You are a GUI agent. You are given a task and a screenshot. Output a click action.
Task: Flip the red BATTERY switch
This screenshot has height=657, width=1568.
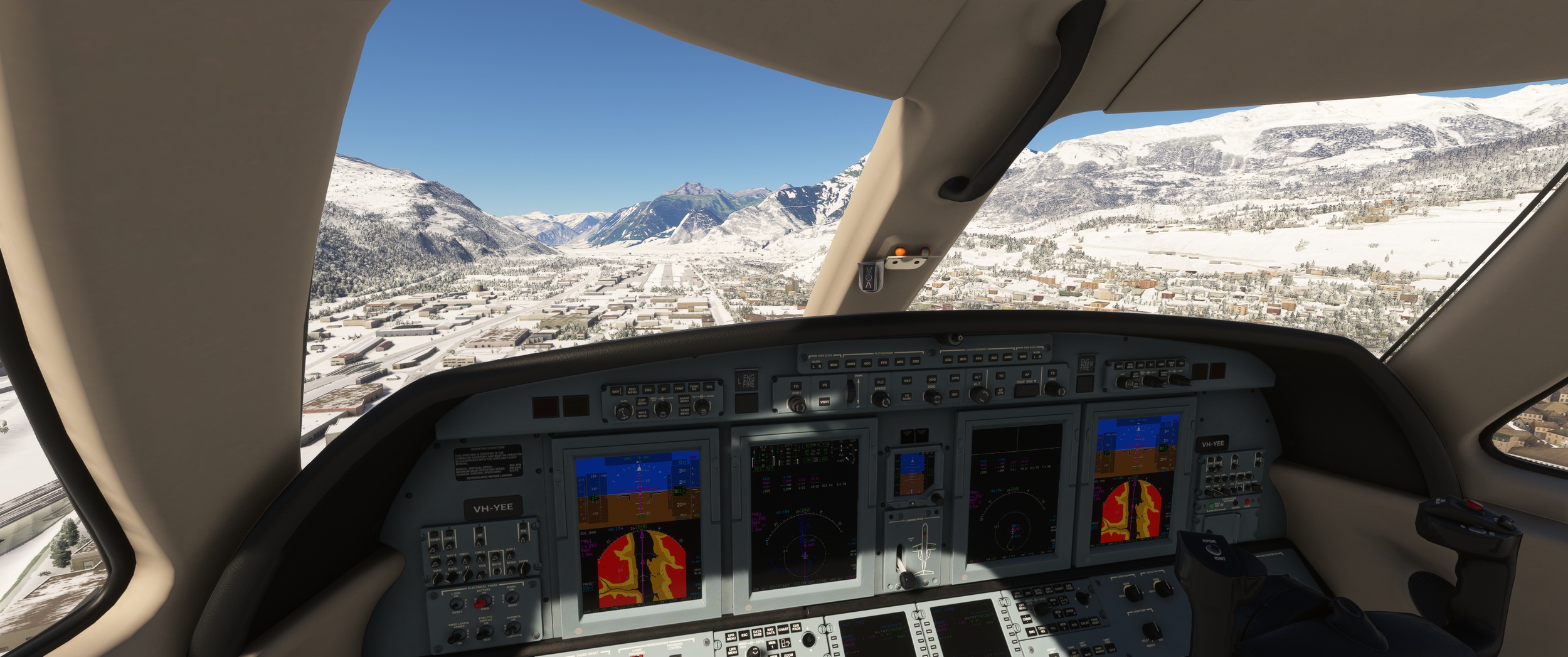pyautogui.click(x=481, y=602)
